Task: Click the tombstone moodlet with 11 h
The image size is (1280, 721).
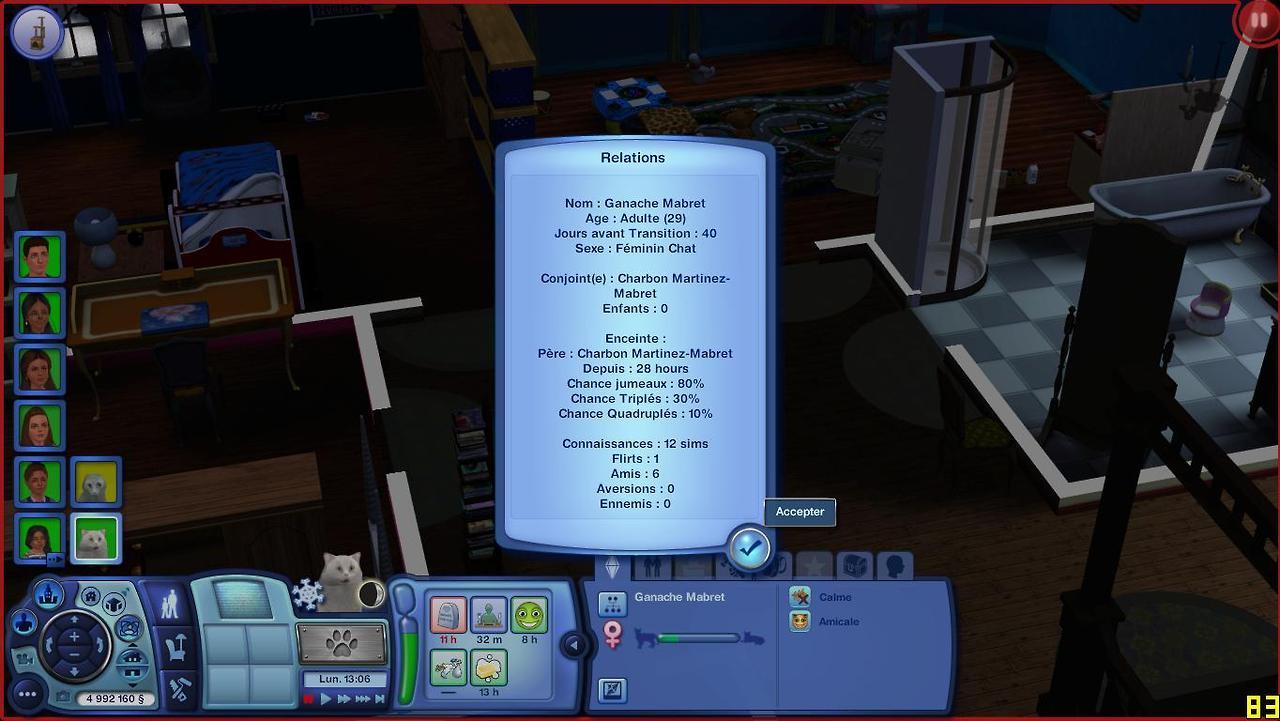Action: [x=448, y=615]
